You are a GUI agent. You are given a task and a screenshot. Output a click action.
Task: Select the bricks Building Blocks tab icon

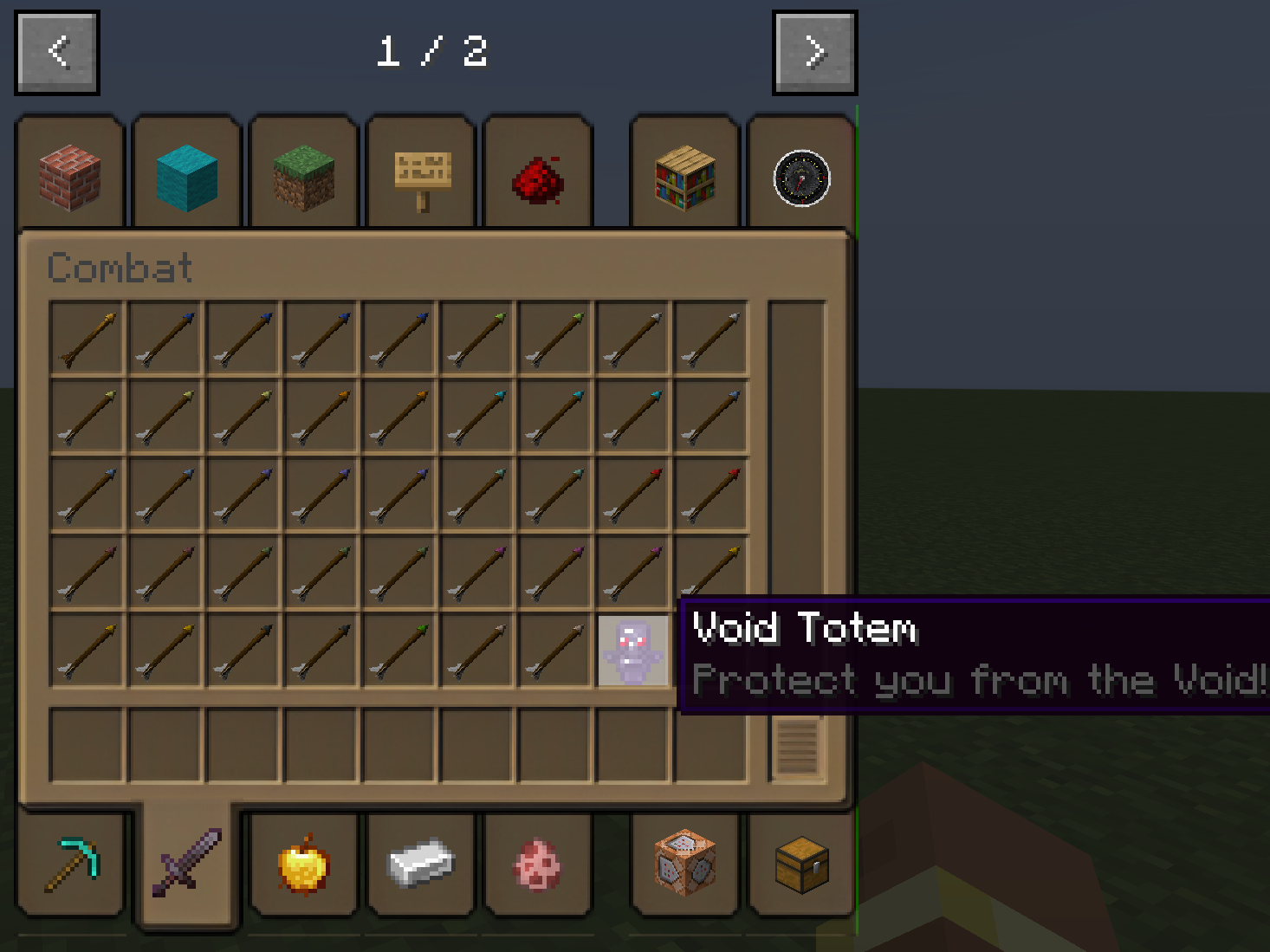[70, 173]
